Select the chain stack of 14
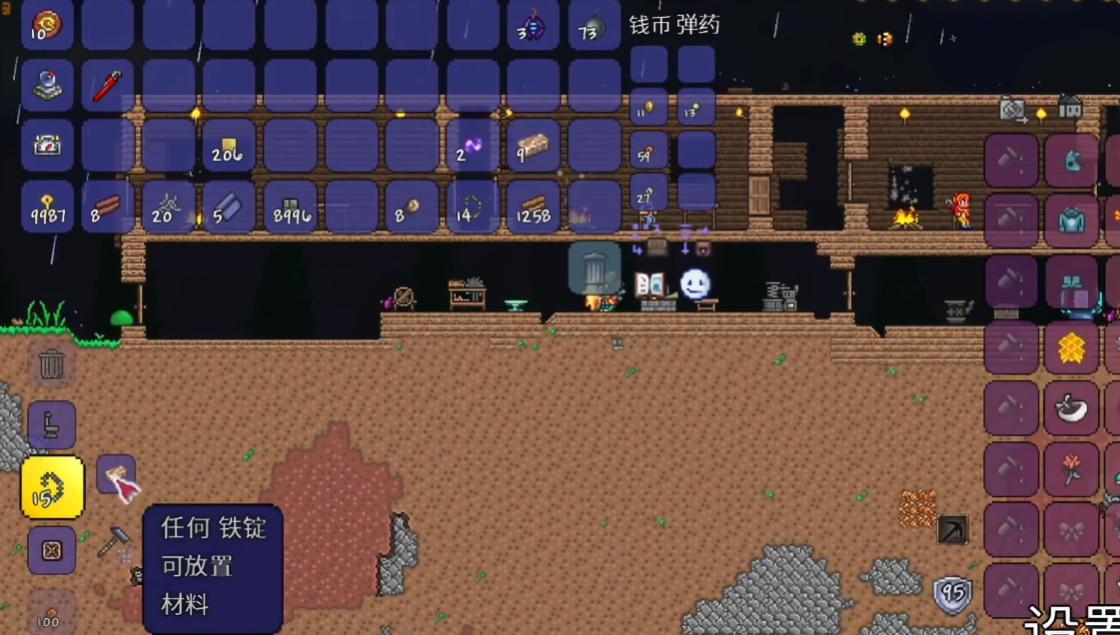This screenshot has width=1120, height=635. 472,208
